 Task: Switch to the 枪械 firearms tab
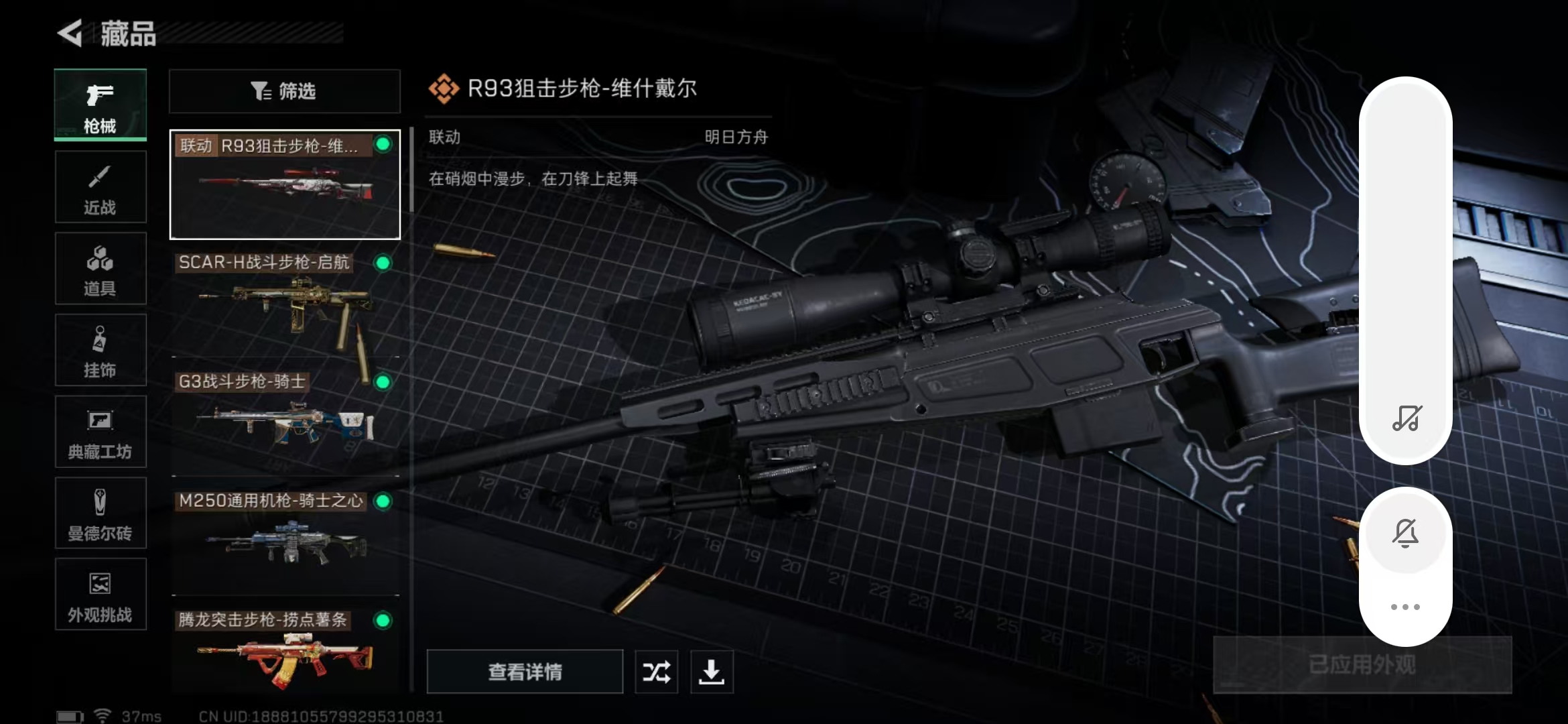coord(101,105)
